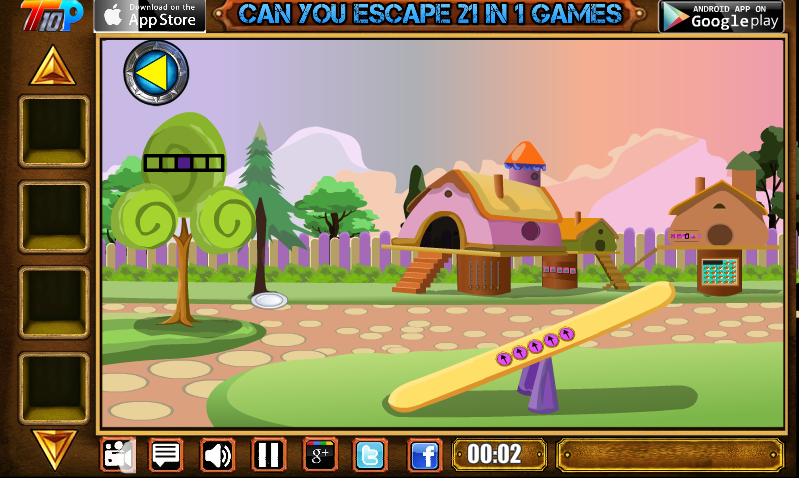Open the speech bubble hint button
Image resolution: width=799 pixels, height=478 pixels.
click(x=166, y=455)
